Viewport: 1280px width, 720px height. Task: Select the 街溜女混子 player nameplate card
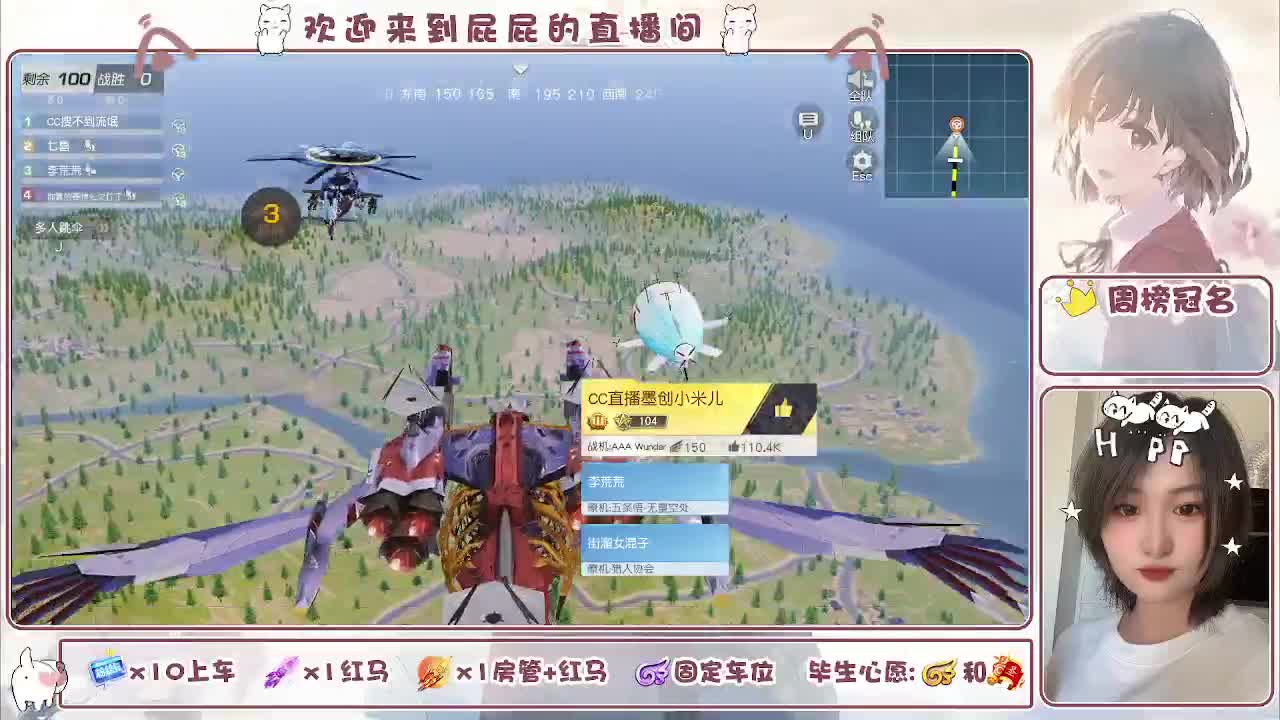650,545
